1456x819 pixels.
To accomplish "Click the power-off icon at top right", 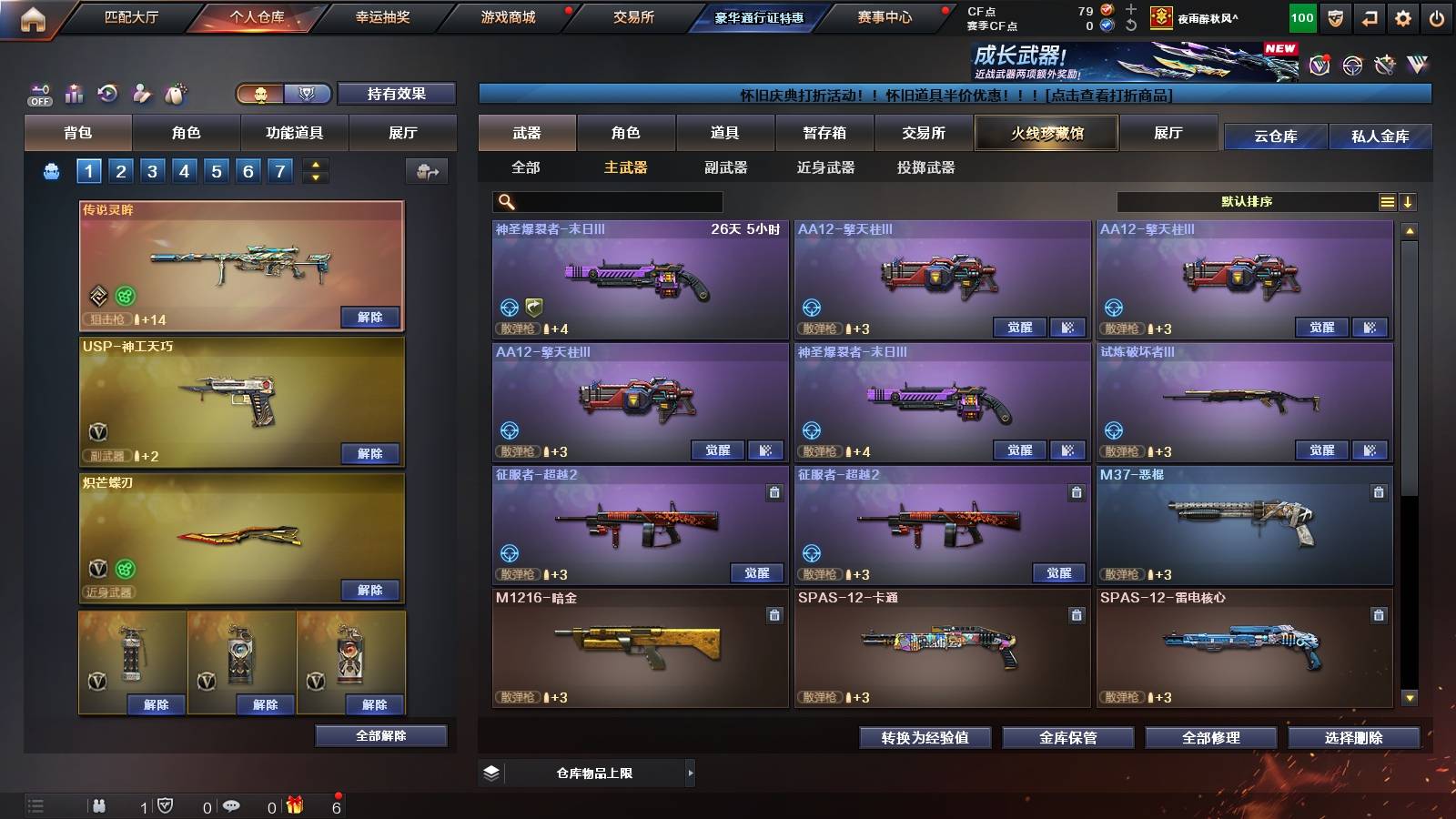I will (1434, 16).
